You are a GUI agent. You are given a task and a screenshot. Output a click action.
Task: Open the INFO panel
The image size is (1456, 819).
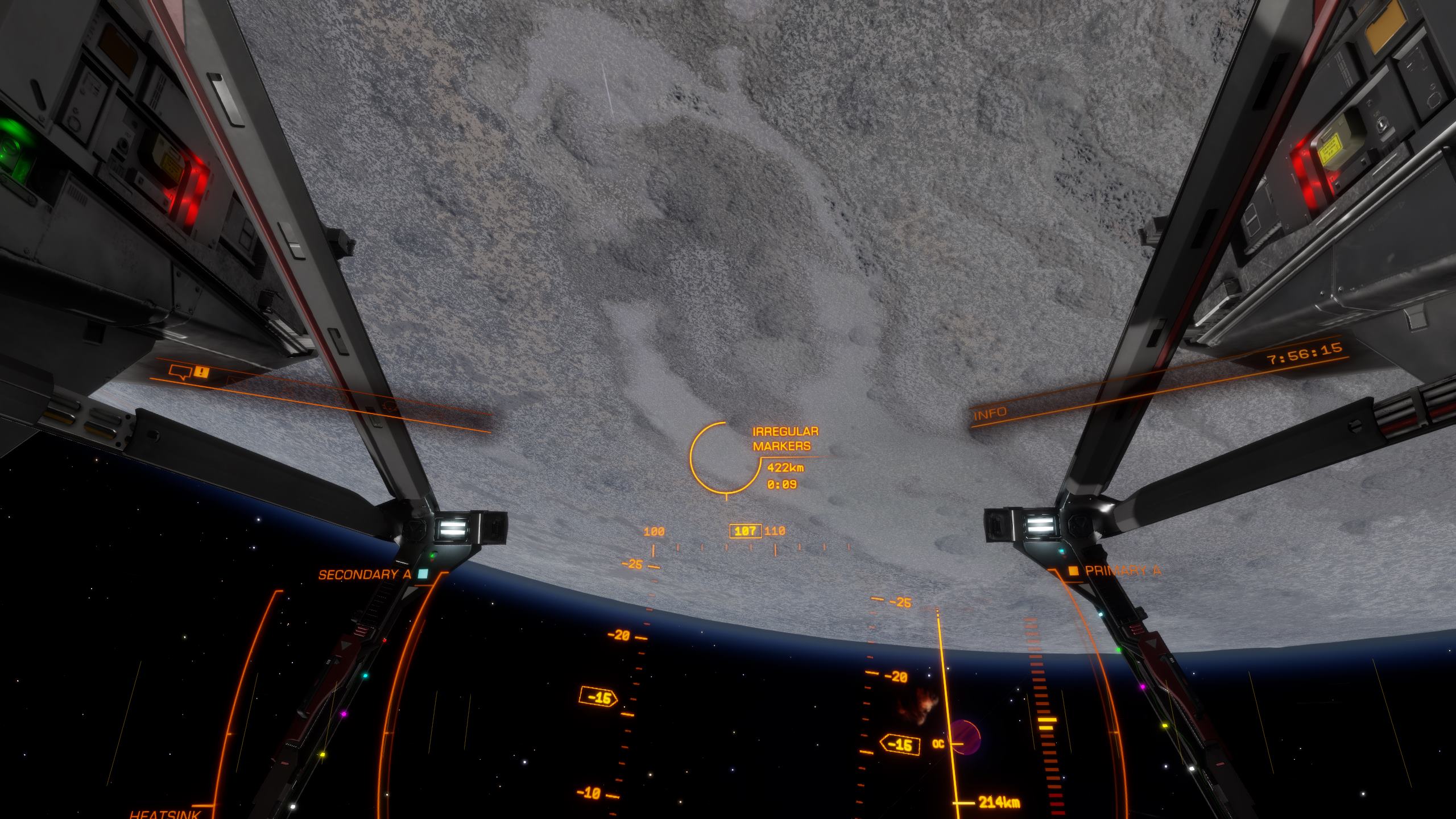(x=990, y=414)
